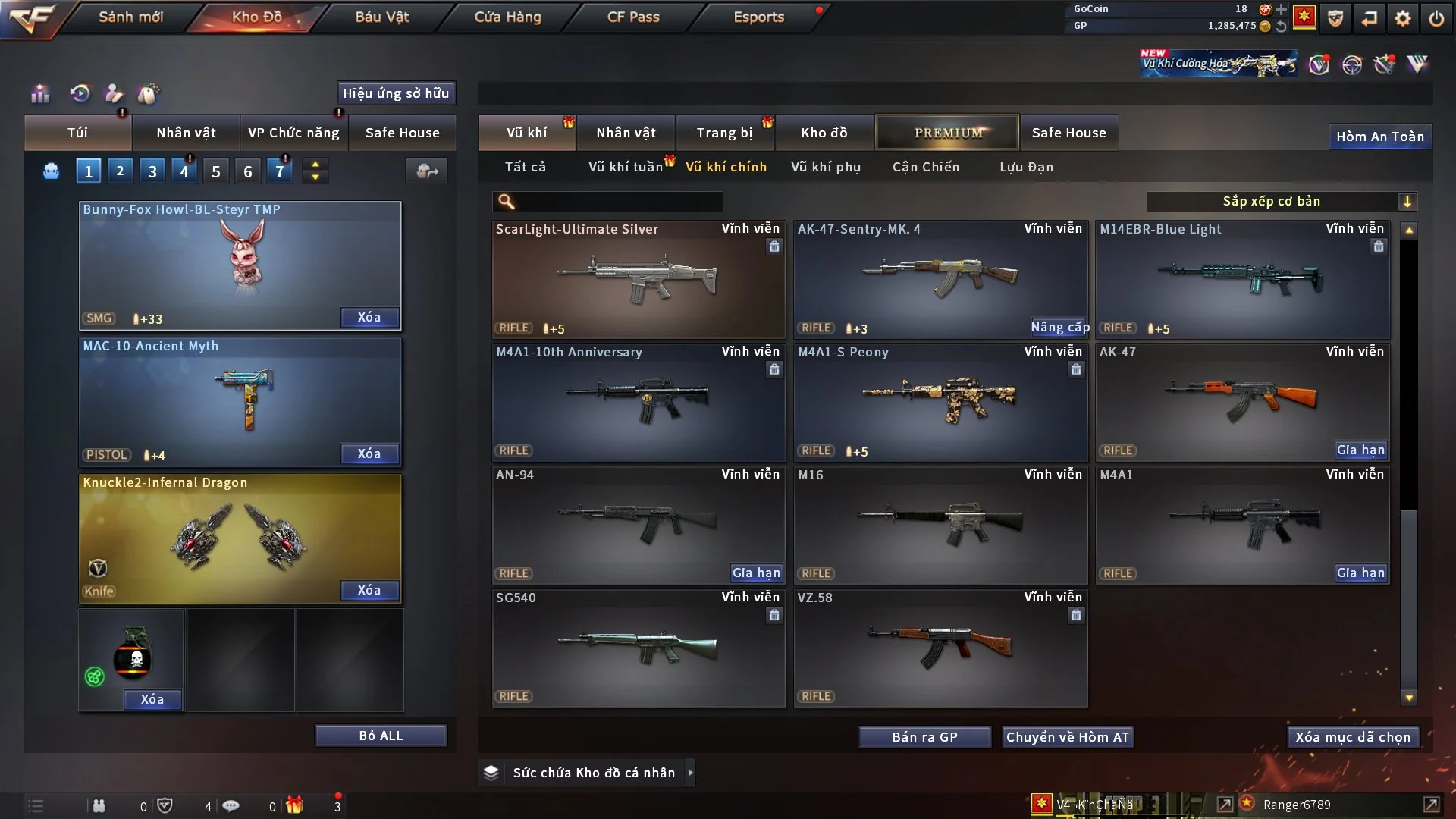Filter by Cận Chiến melee weapons
The image size is (1456, 819).
click(x=926, y=167)
